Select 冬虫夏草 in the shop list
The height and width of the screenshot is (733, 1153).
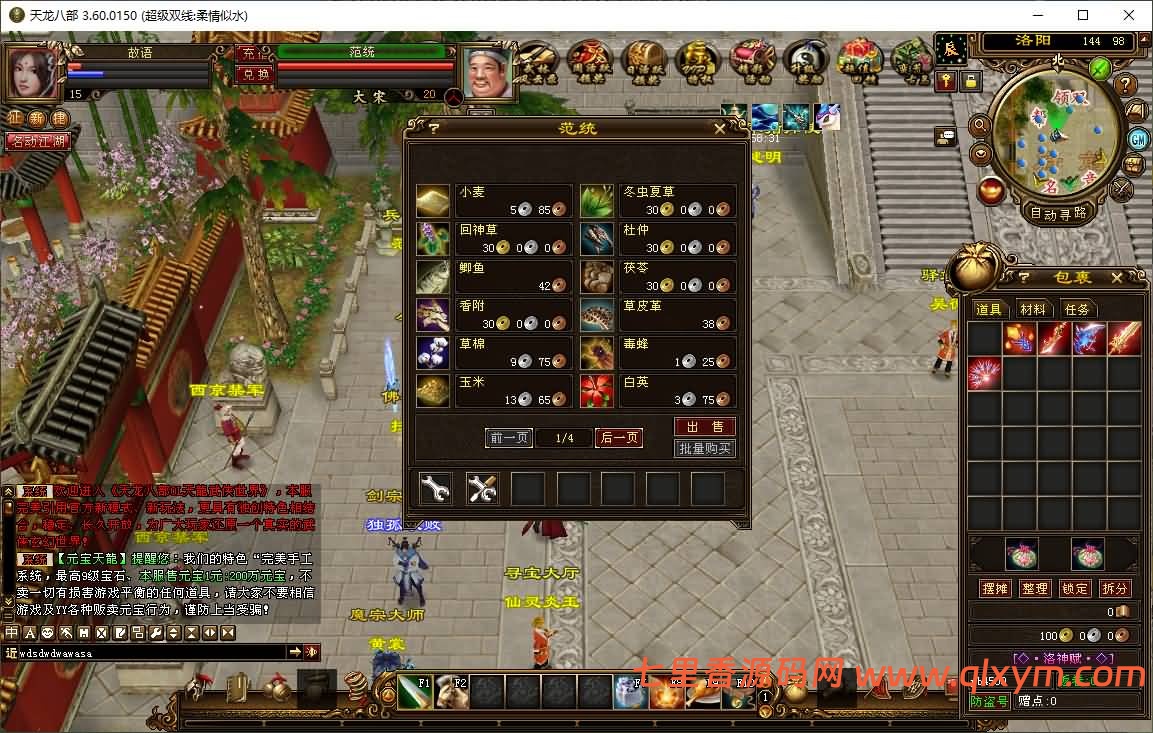tap(658, 200)
